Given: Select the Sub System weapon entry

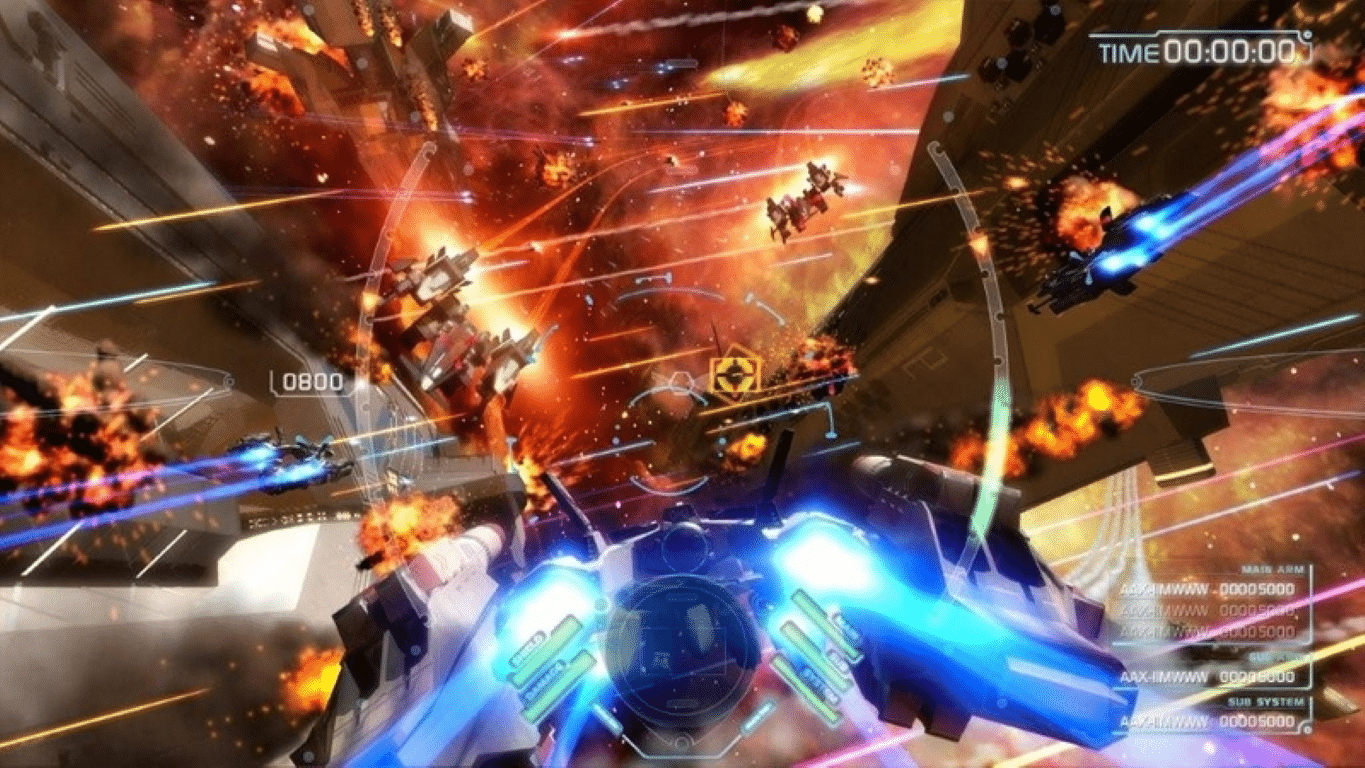Looking at the screenshot, I should (x=1207, y=721).
